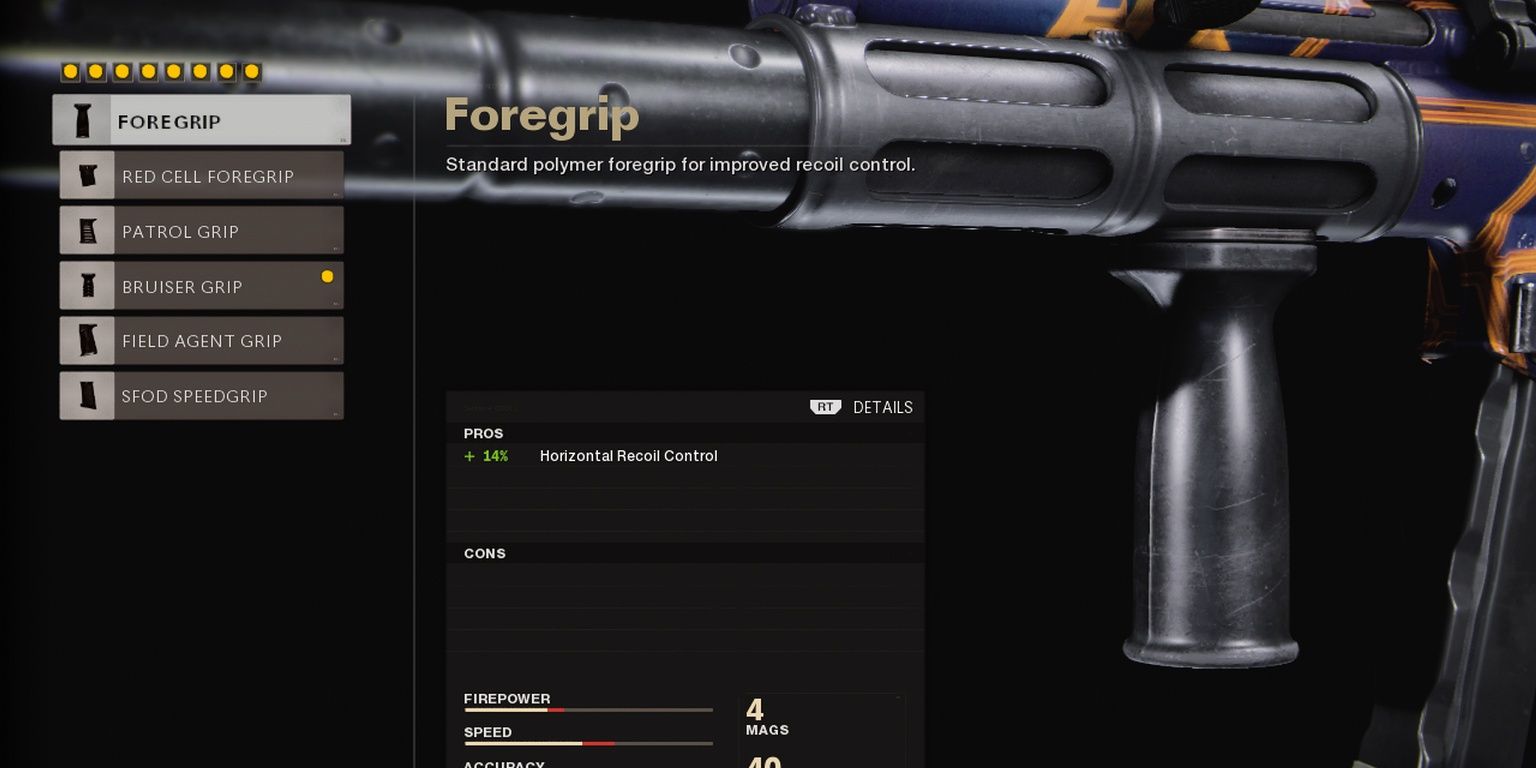Click the Bruiser Grip attachment icon
Viewport: 1536px width, 768px height.
click(x=87, y=286)
